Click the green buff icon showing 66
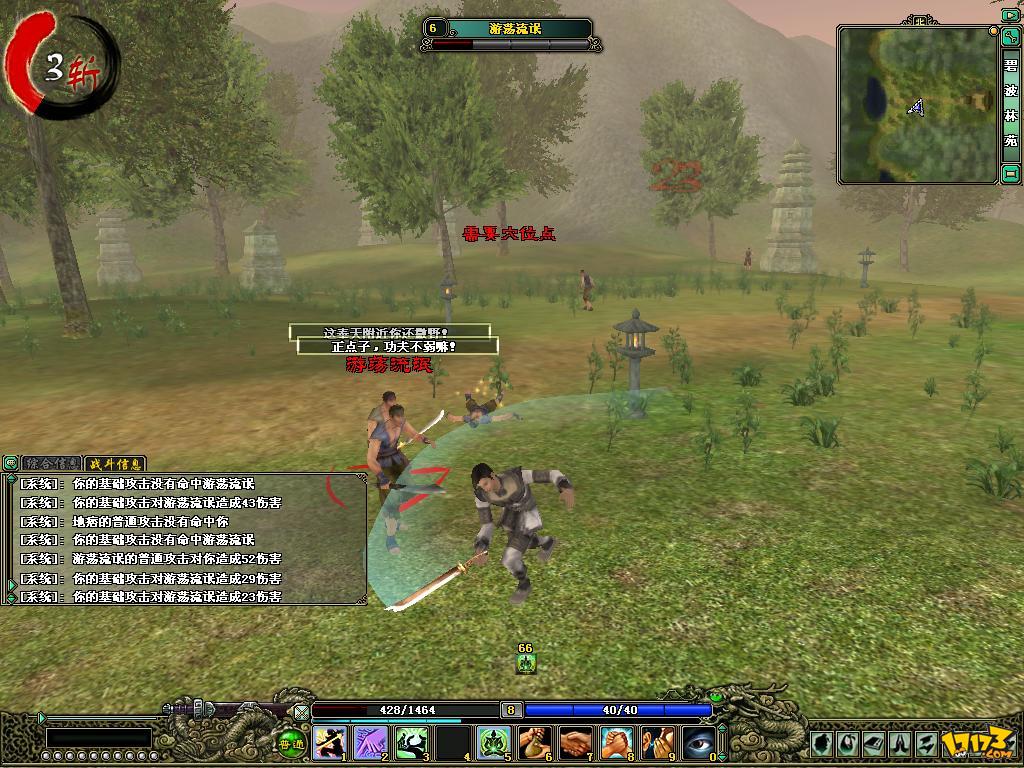This screenshot has width=1024, height=768. click(526, 662)
